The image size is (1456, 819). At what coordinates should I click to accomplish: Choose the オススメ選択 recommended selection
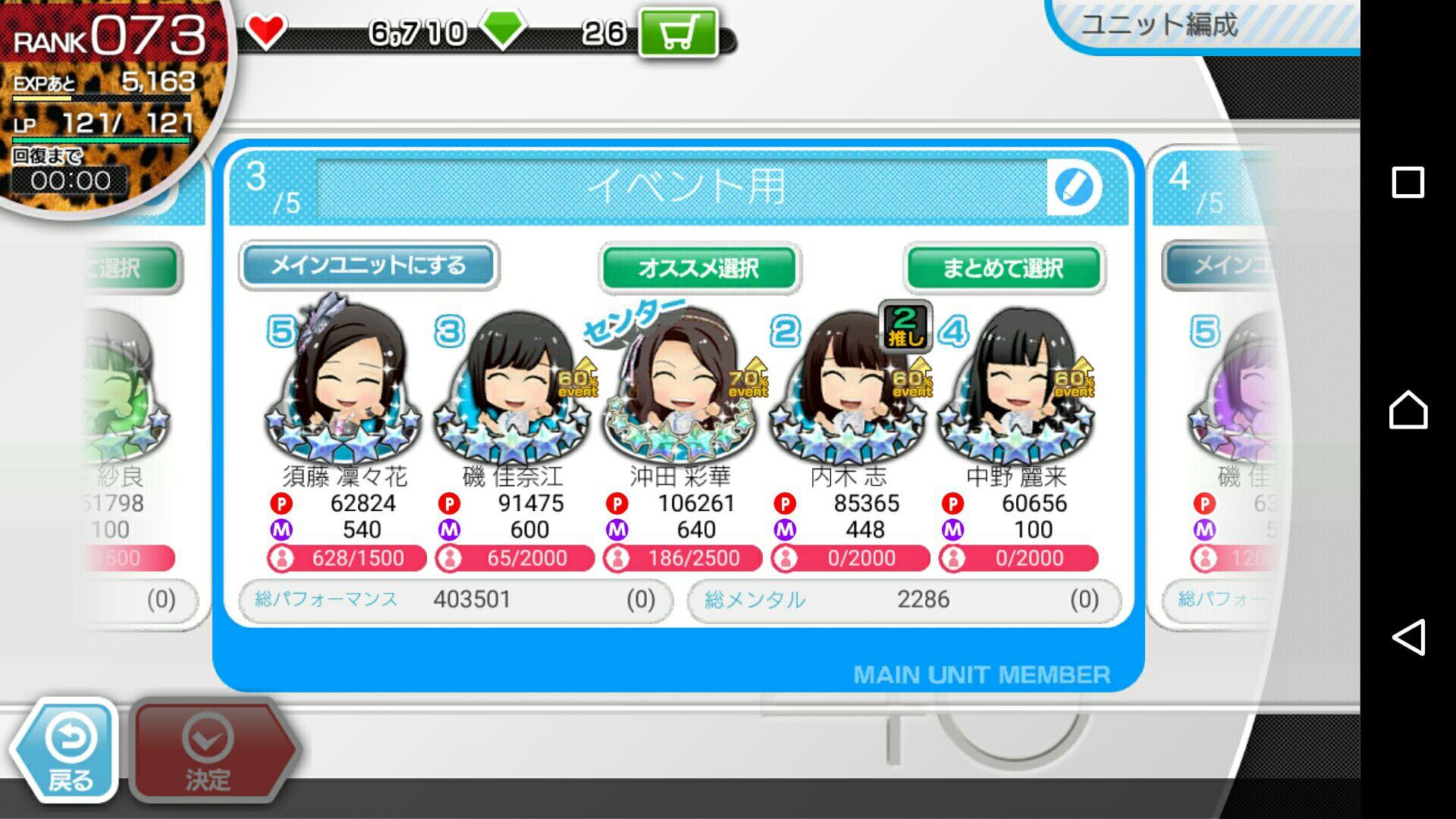(x=698, y=268)
